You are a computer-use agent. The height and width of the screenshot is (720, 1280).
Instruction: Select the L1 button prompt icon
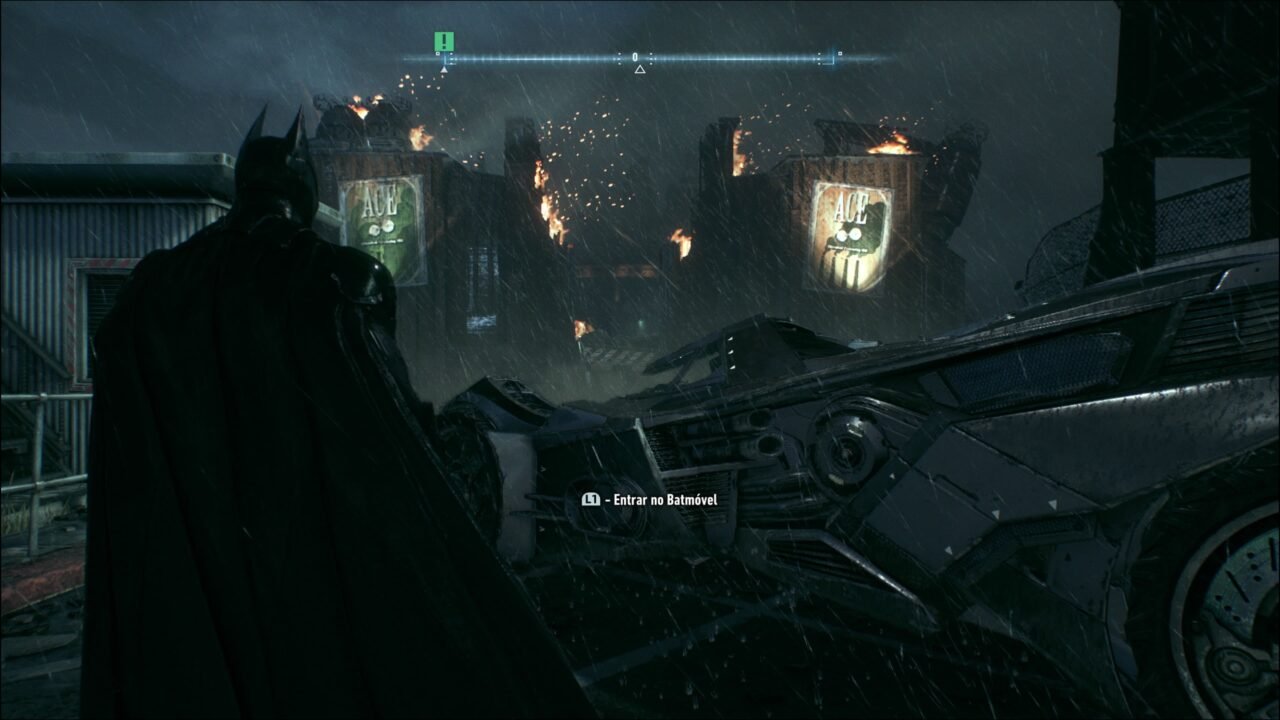click(x=591, y=498)
